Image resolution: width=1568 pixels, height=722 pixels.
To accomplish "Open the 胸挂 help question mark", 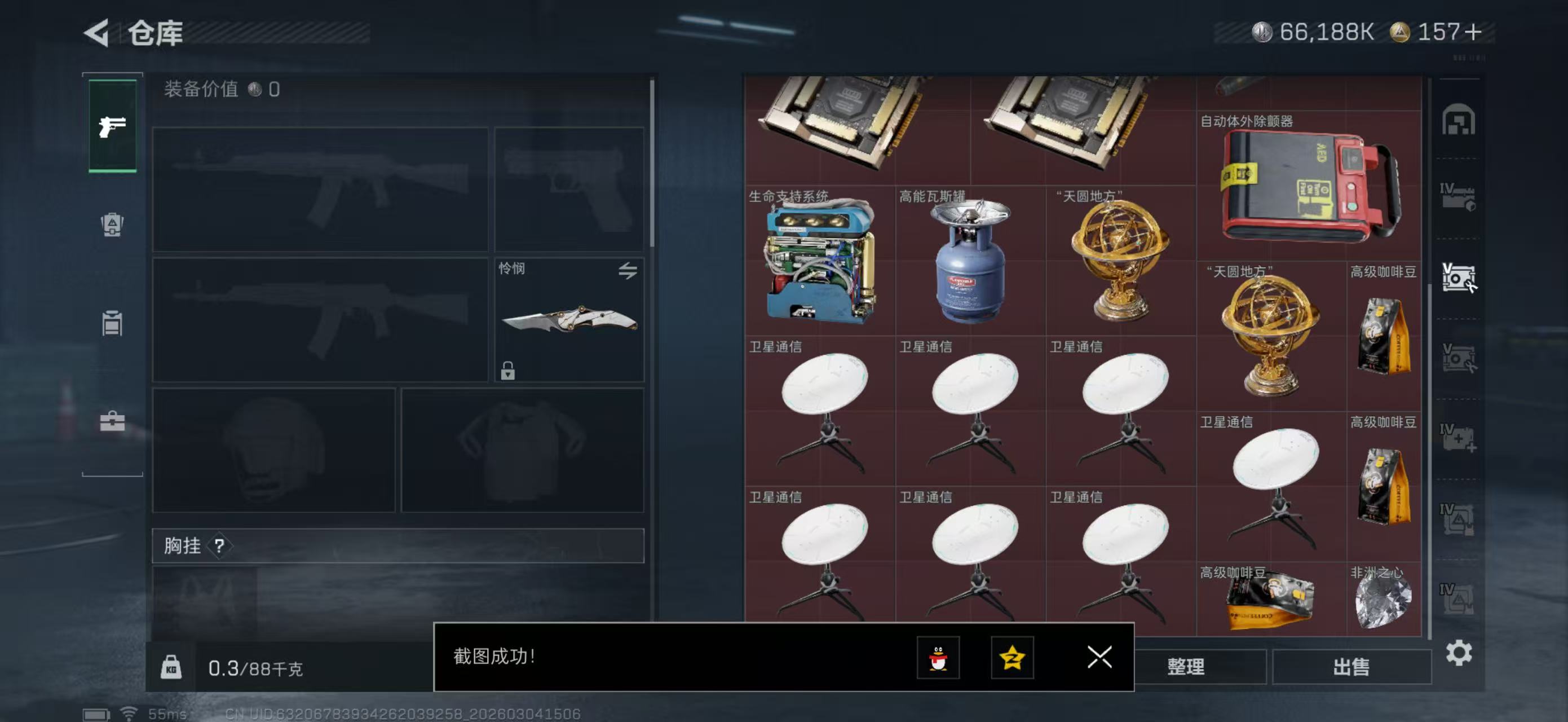I will 219,546.
